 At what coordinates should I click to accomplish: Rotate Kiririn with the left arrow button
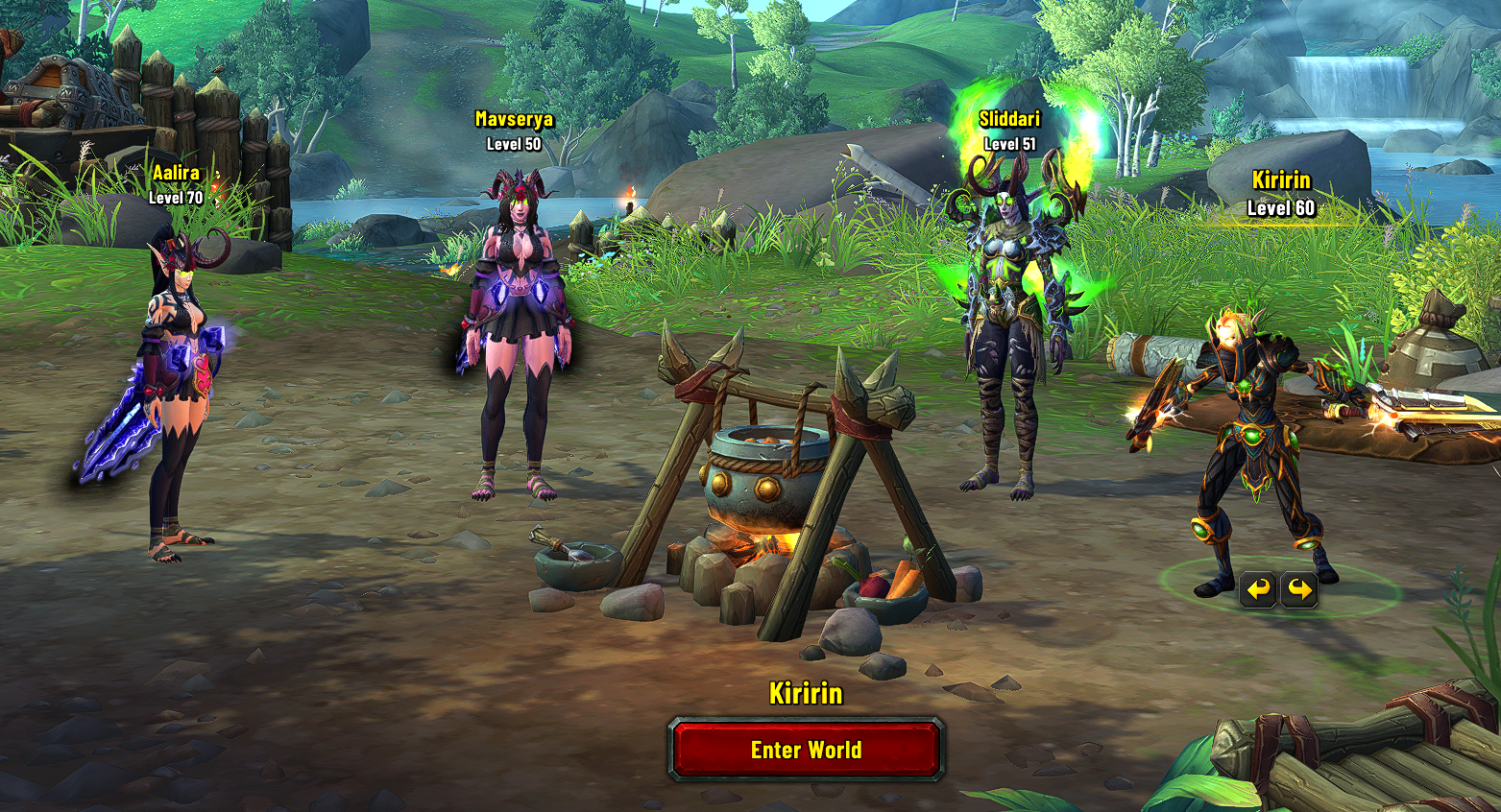[x=1258, y=588]
